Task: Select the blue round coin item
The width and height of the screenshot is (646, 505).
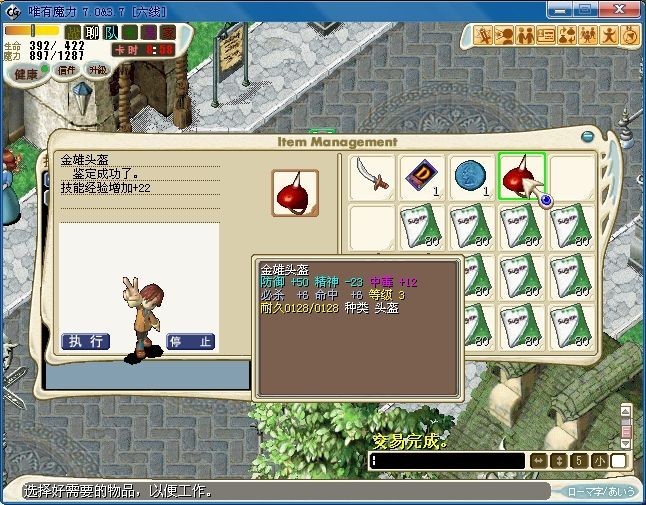Action: click(x=472, y=178)
